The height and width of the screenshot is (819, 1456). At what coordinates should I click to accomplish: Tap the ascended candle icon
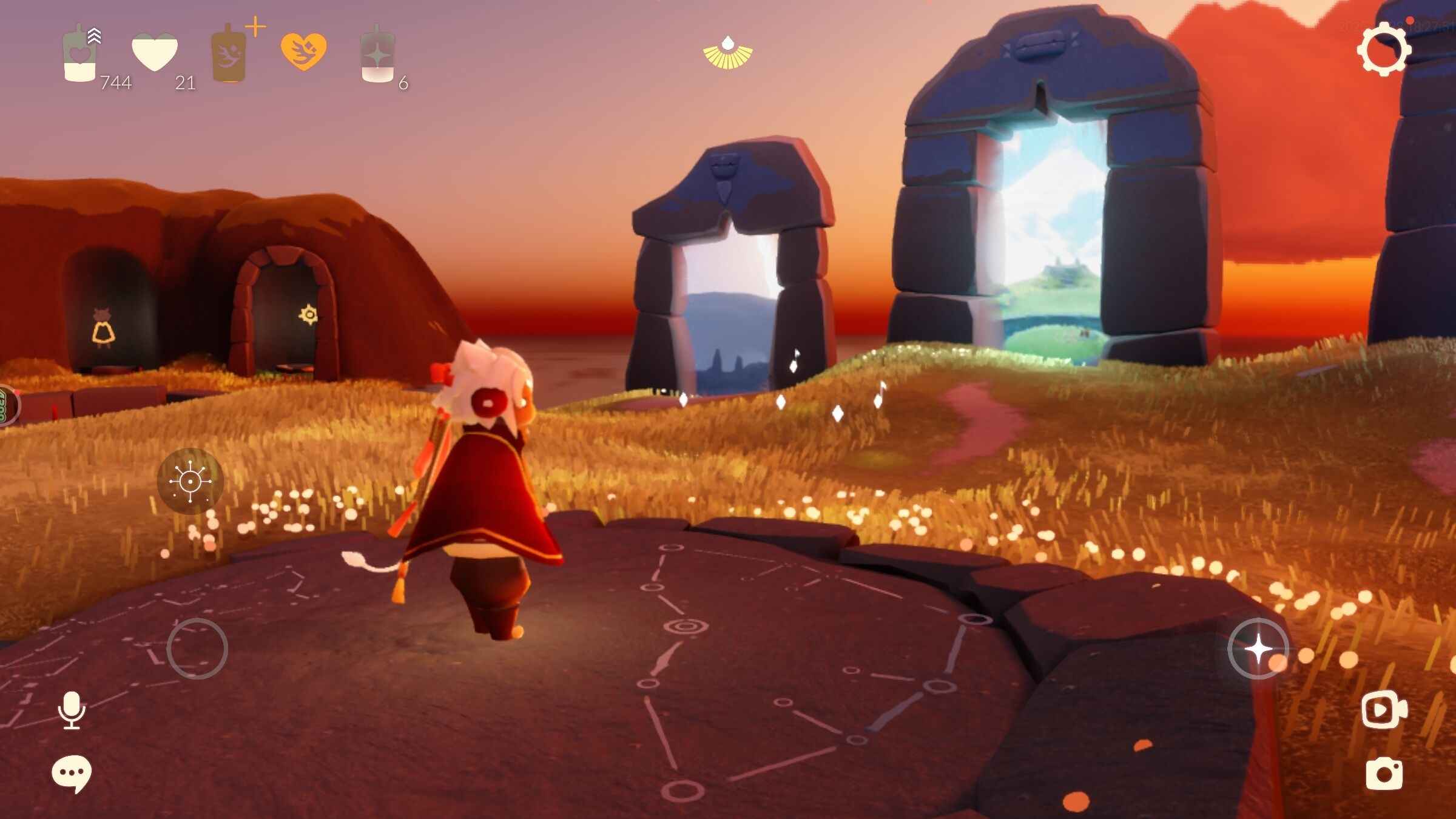(377, 55)
